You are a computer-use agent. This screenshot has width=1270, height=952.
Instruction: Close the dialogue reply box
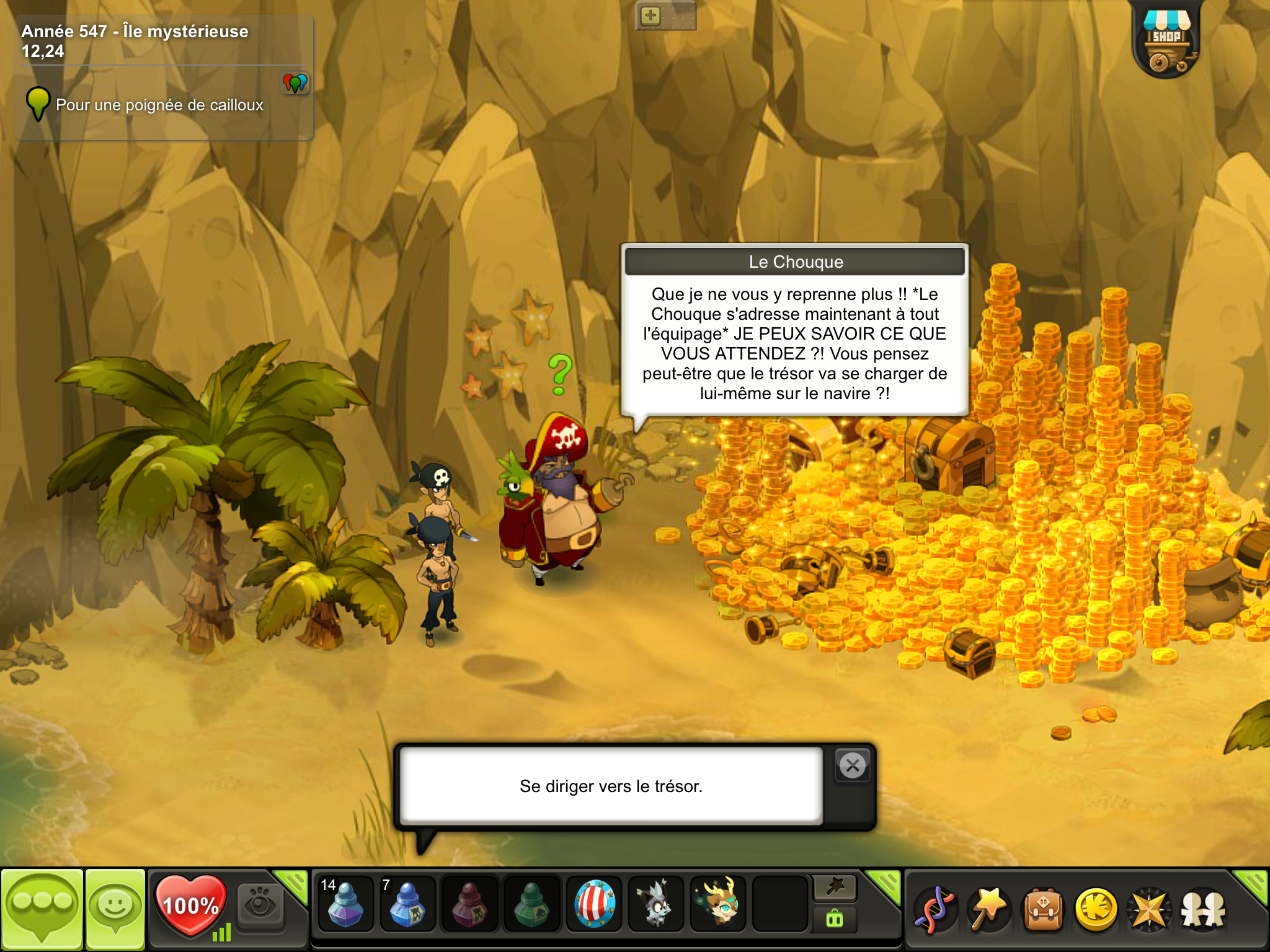tap(853, 766)
